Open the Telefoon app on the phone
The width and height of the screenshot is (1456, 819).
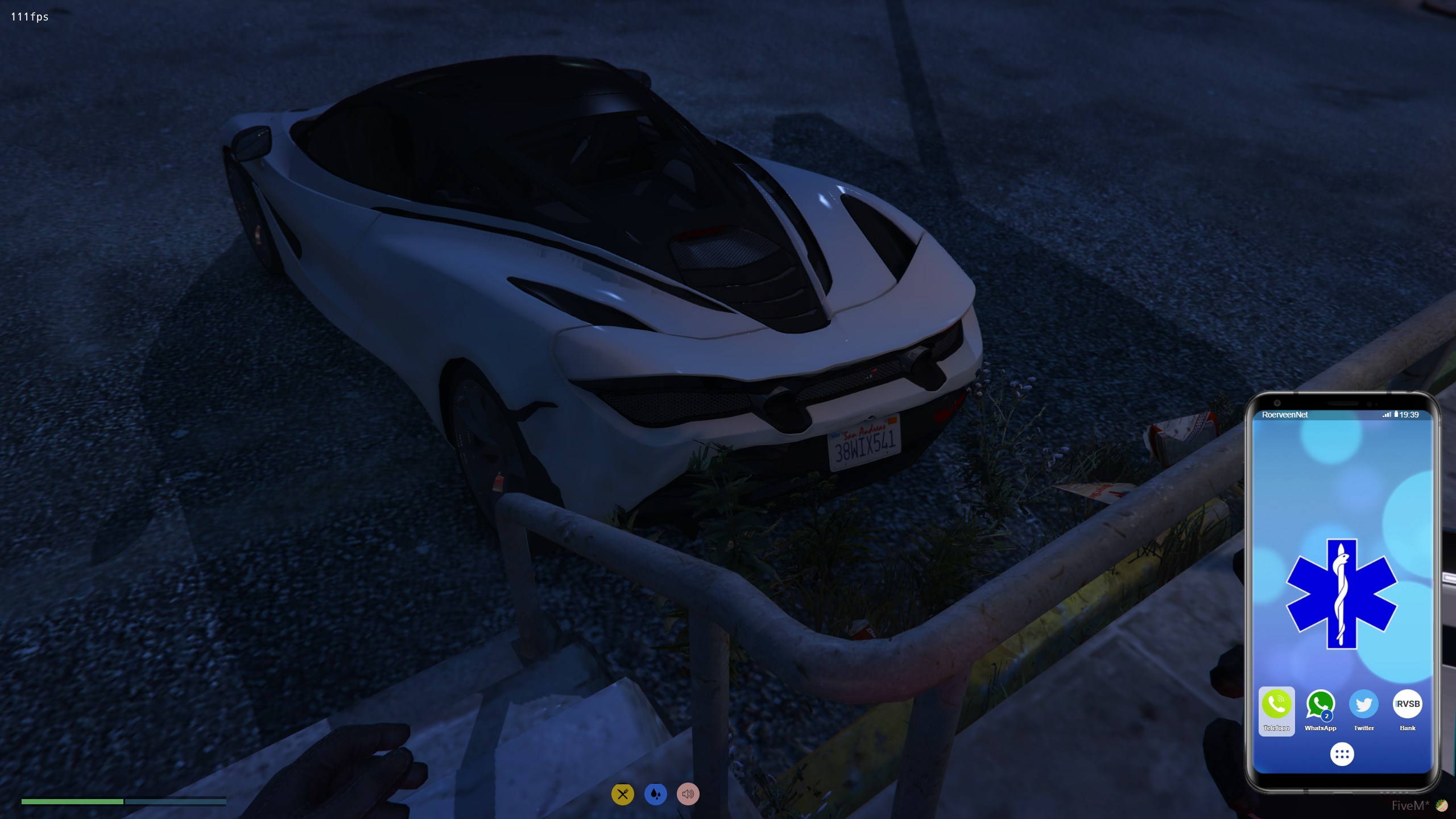point(1276,705)
